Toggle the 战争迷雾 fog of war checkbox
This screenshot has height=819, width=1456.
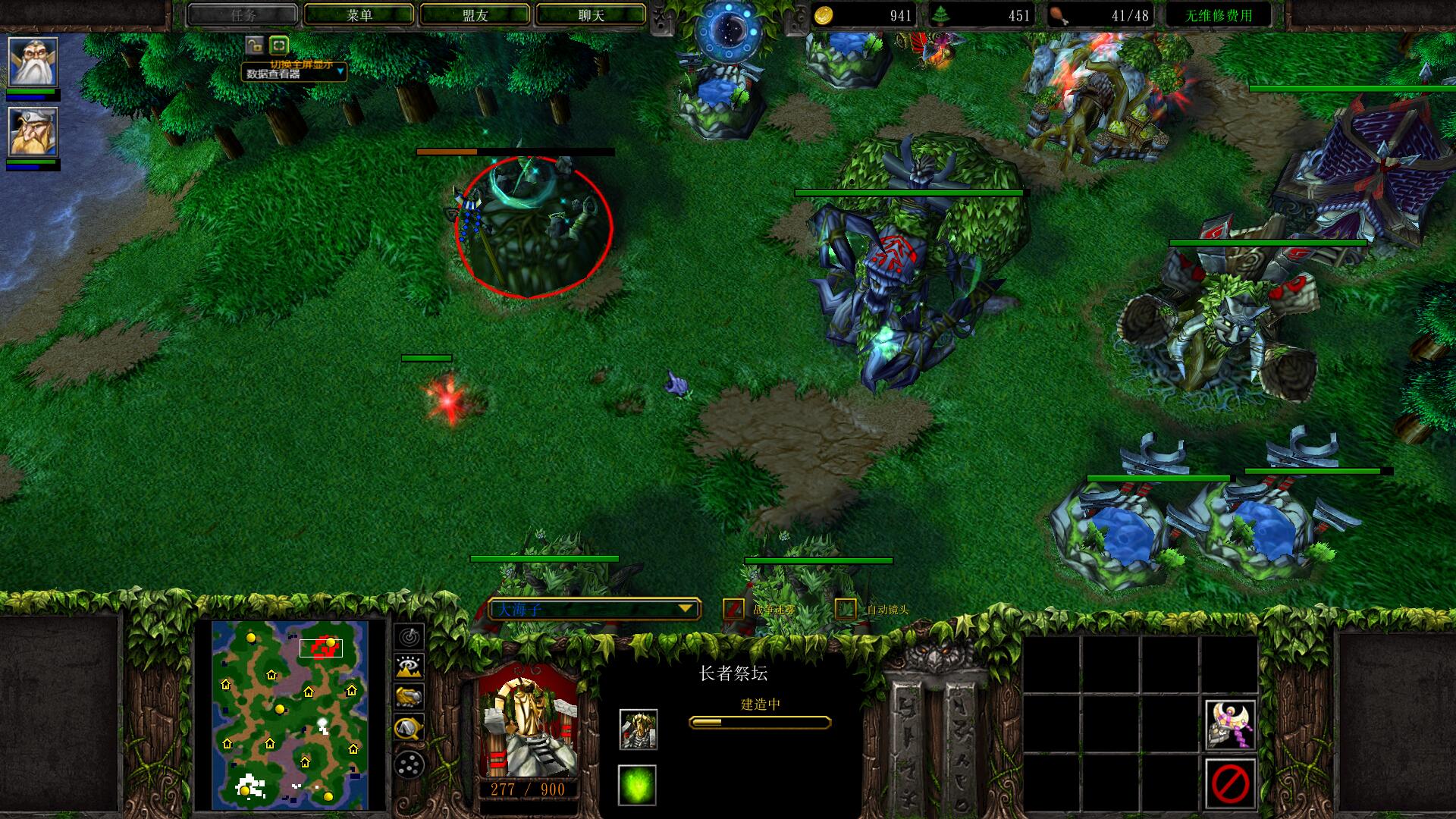tap(733, 609)
